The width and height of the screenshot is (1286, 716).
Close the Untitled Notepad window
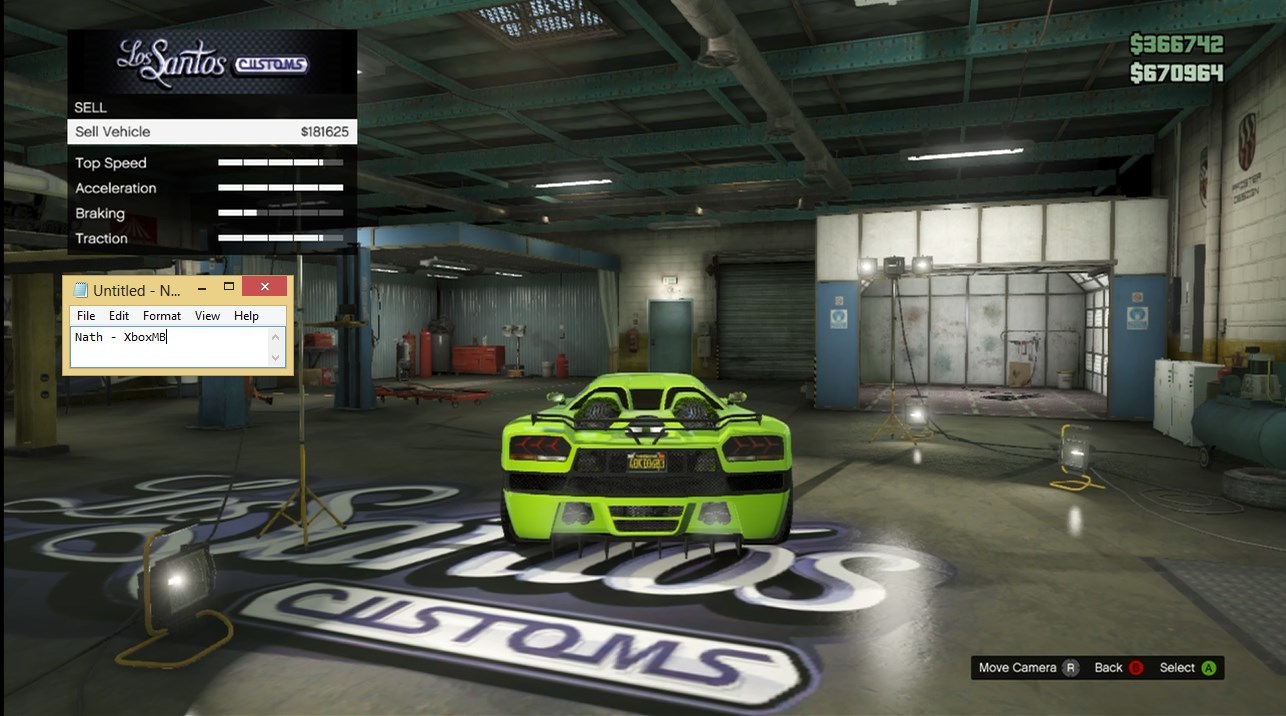click(x=265, y=288)
